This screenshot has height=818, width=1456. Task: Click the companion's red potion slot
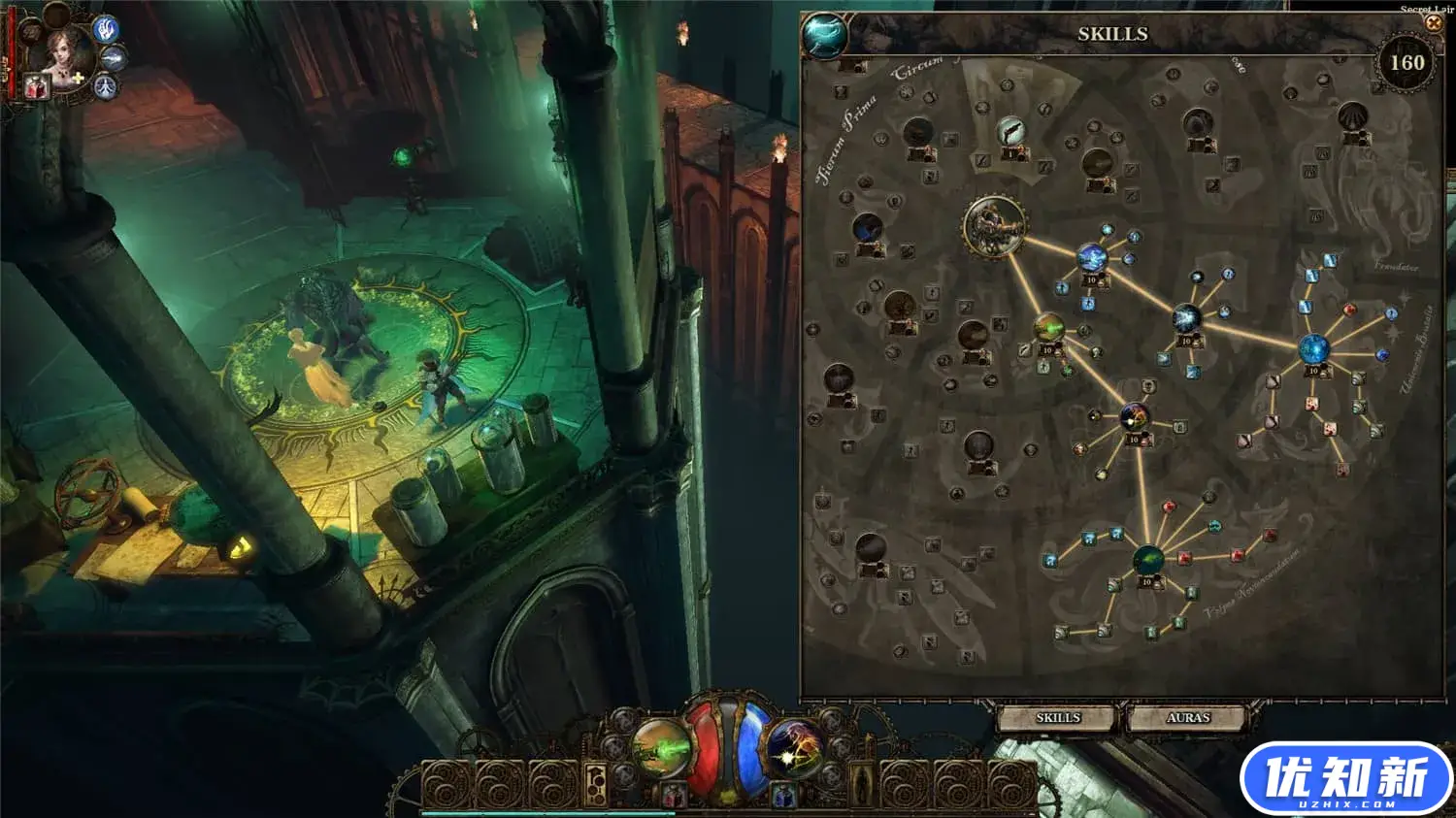pos(36,88)
